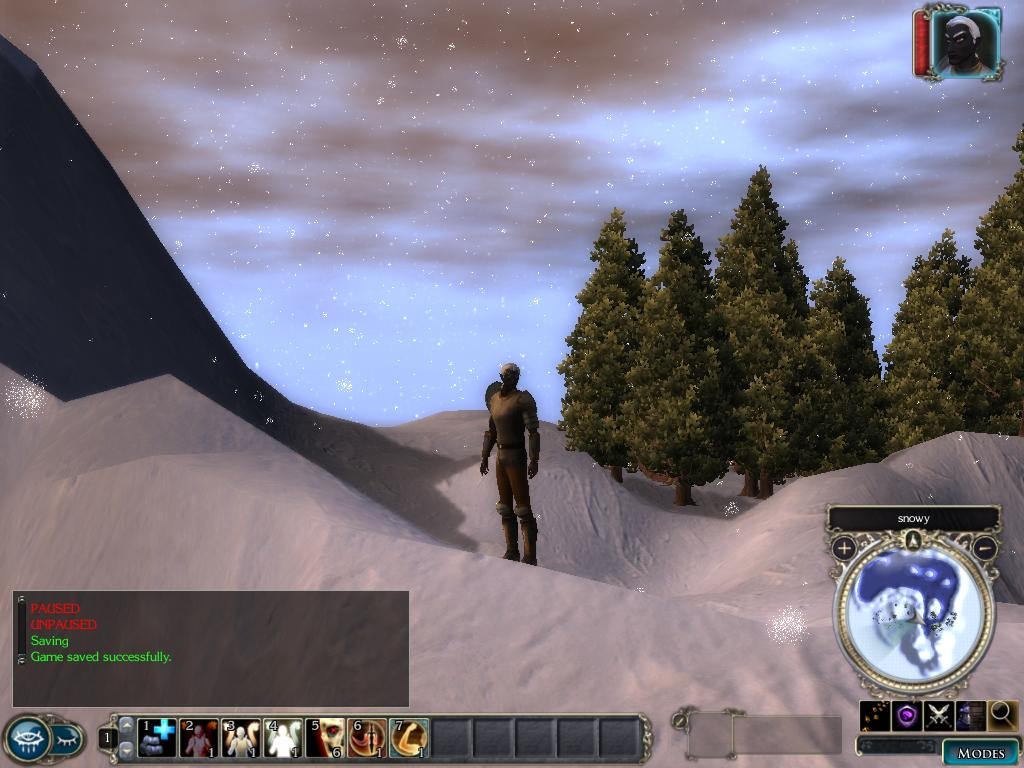Toggle the crossed swords combat mode icon
The image size is (1024, 768).
(938, 715)
